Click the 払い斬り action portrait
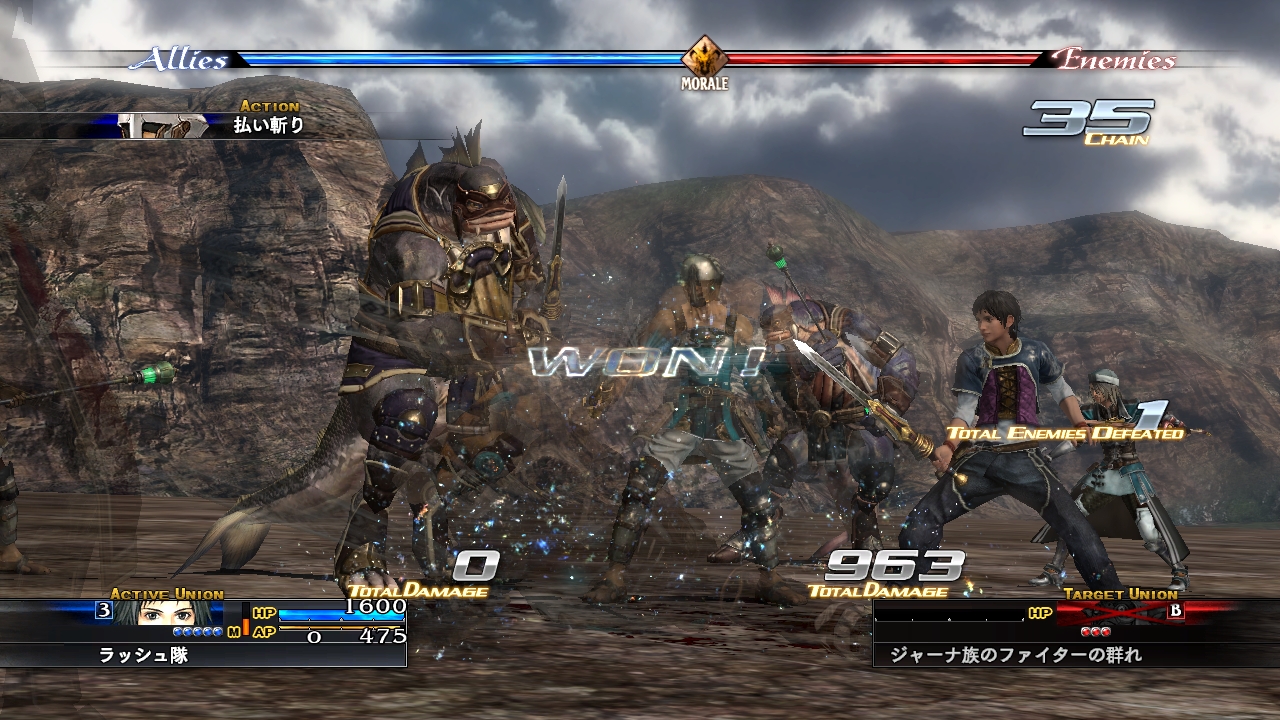The width and height of the screenshot is (1280, 720). point(163,126)
